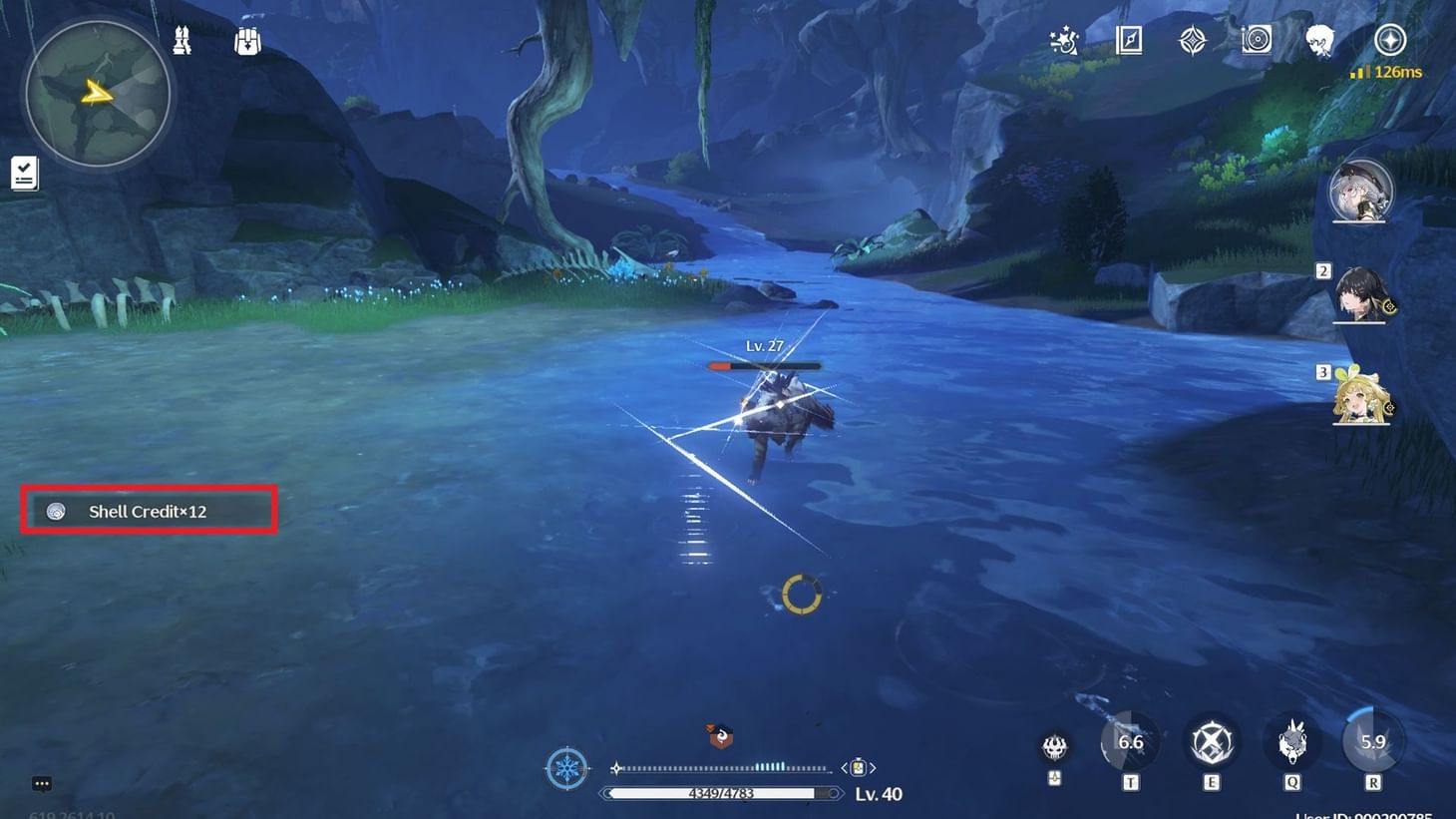This screenshot has height=819, width=1456.
Task: Open the Resonator menu icon on the far right
Action: (1391, 40)
